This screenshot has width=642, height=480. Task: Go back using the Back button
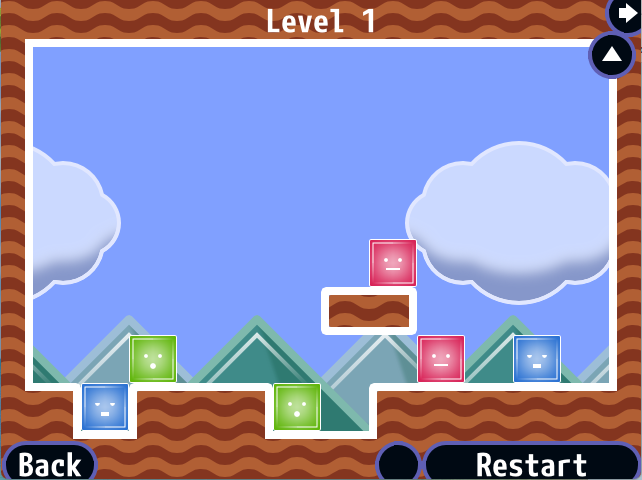(x=50, y=464)
